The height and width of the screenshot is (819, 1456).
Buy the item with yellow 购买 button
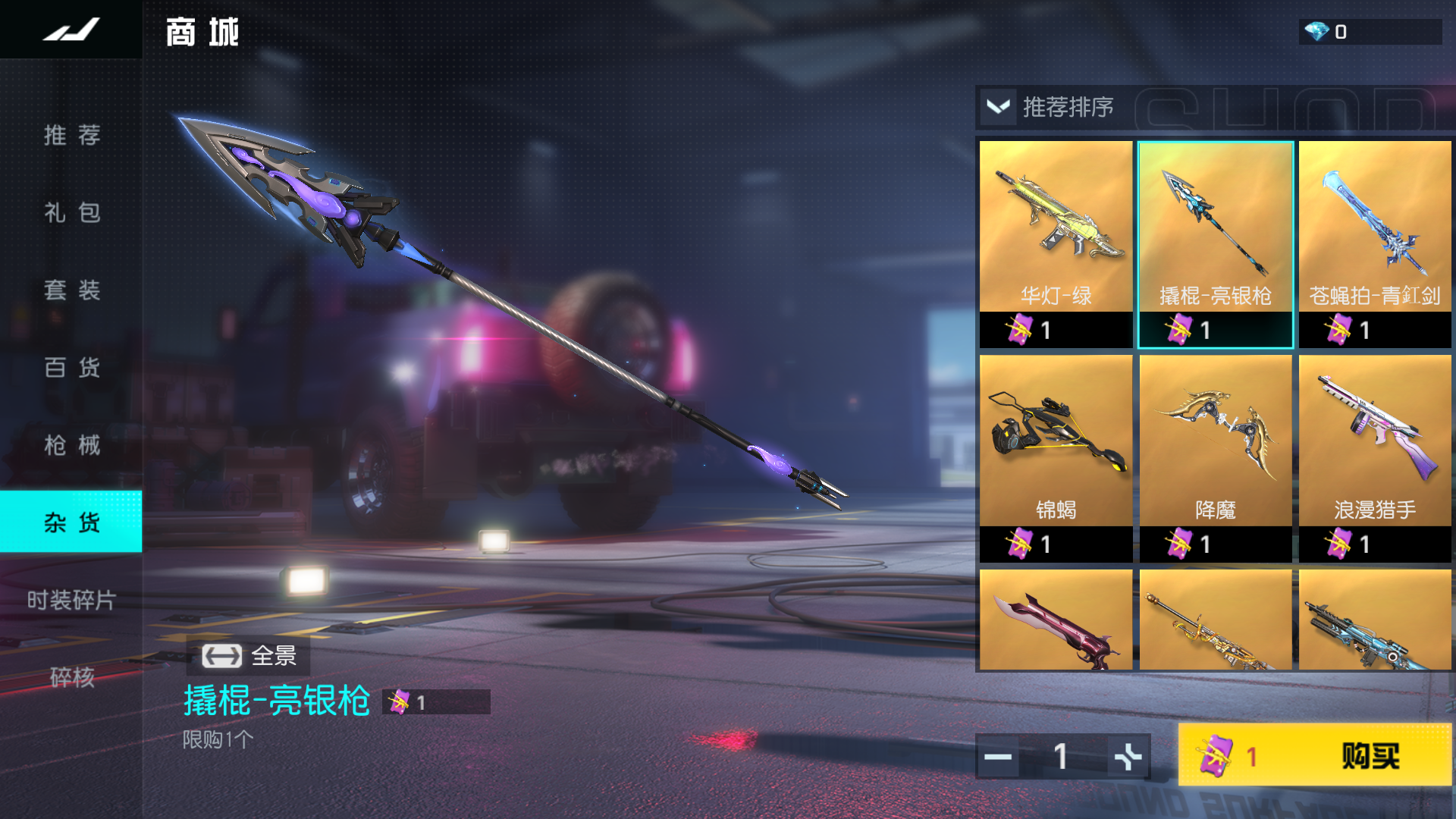click(x=1315, y=755)
